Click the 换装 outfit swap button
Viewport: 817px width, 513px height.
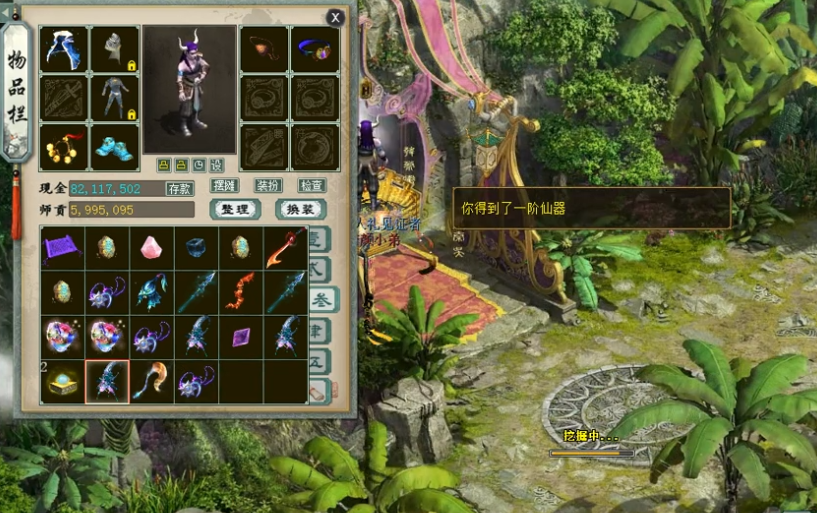300,209
